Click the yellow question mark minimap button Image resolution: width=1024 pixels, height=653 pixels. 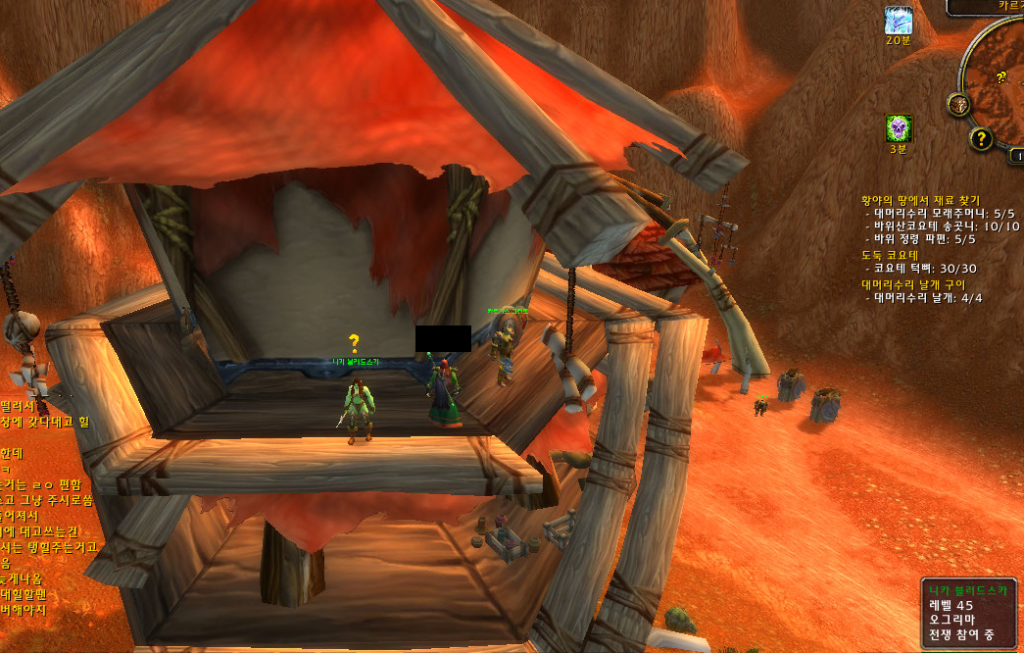tap(981, 139)
